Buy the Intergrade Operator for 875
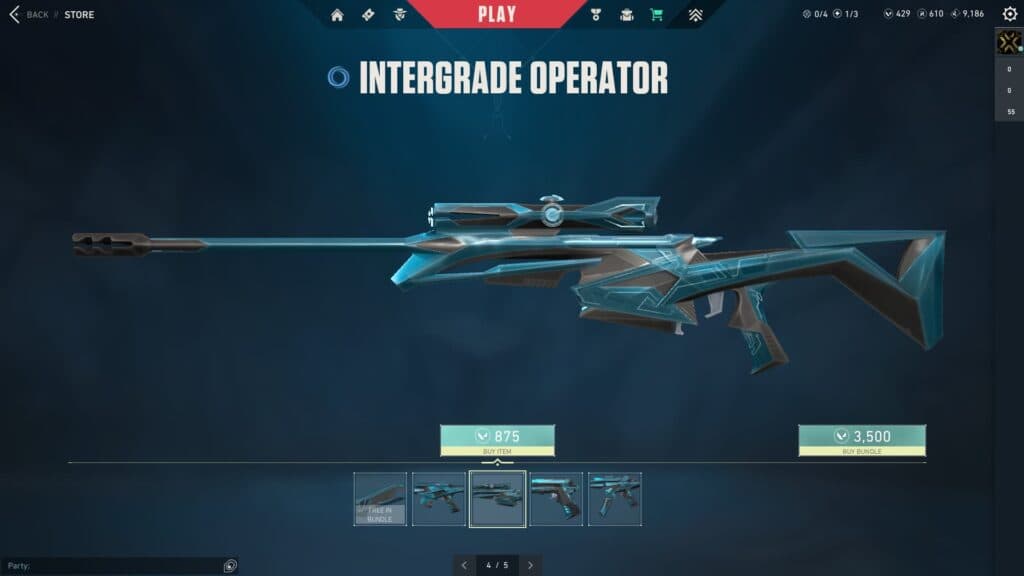 tap(497, 440)
